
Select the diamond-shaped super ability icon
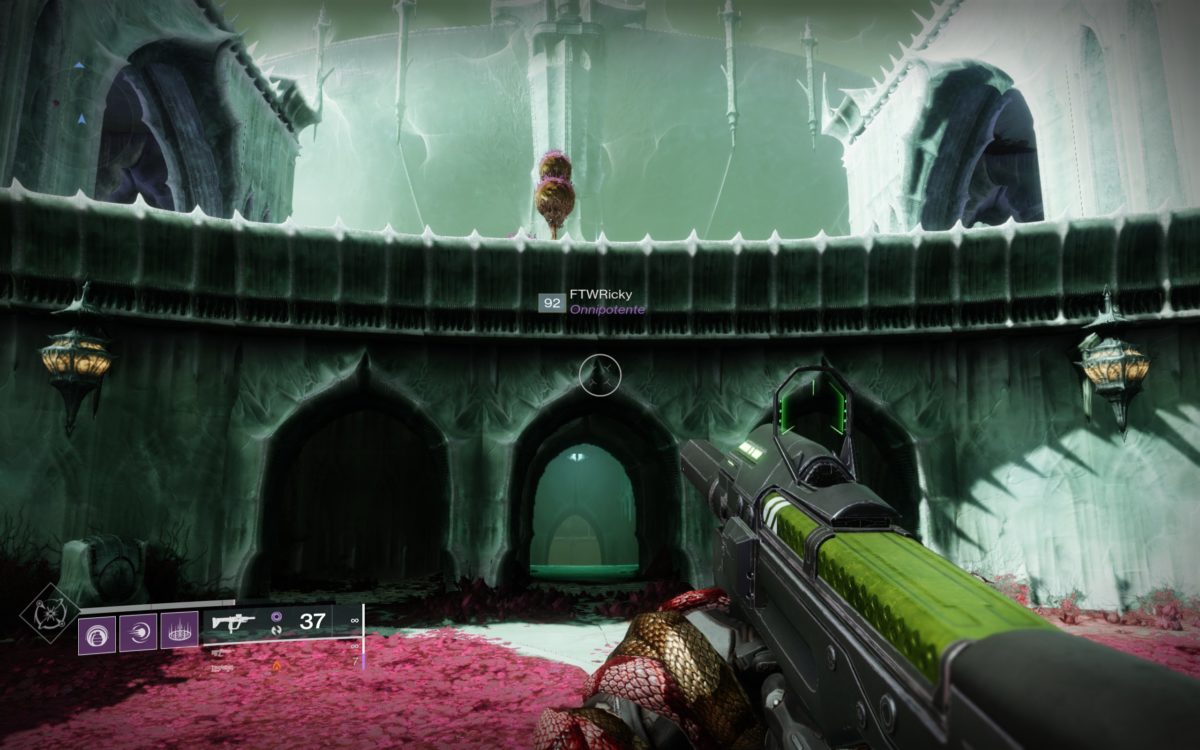50,611
